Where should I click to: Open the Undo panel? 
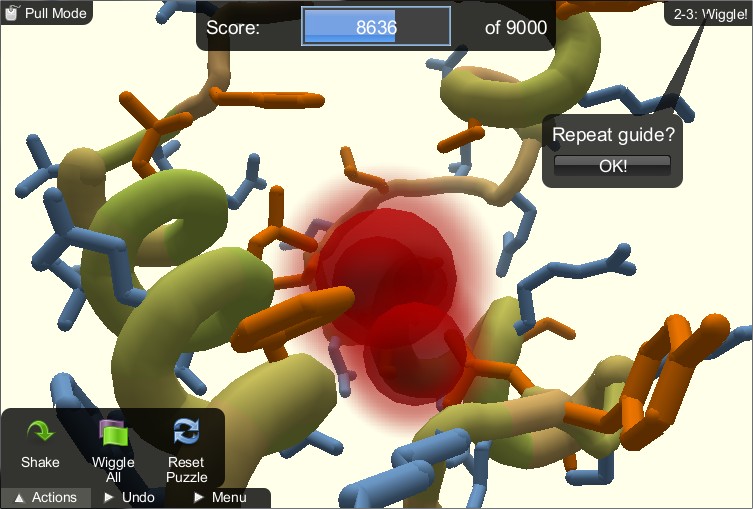[129, 497]
